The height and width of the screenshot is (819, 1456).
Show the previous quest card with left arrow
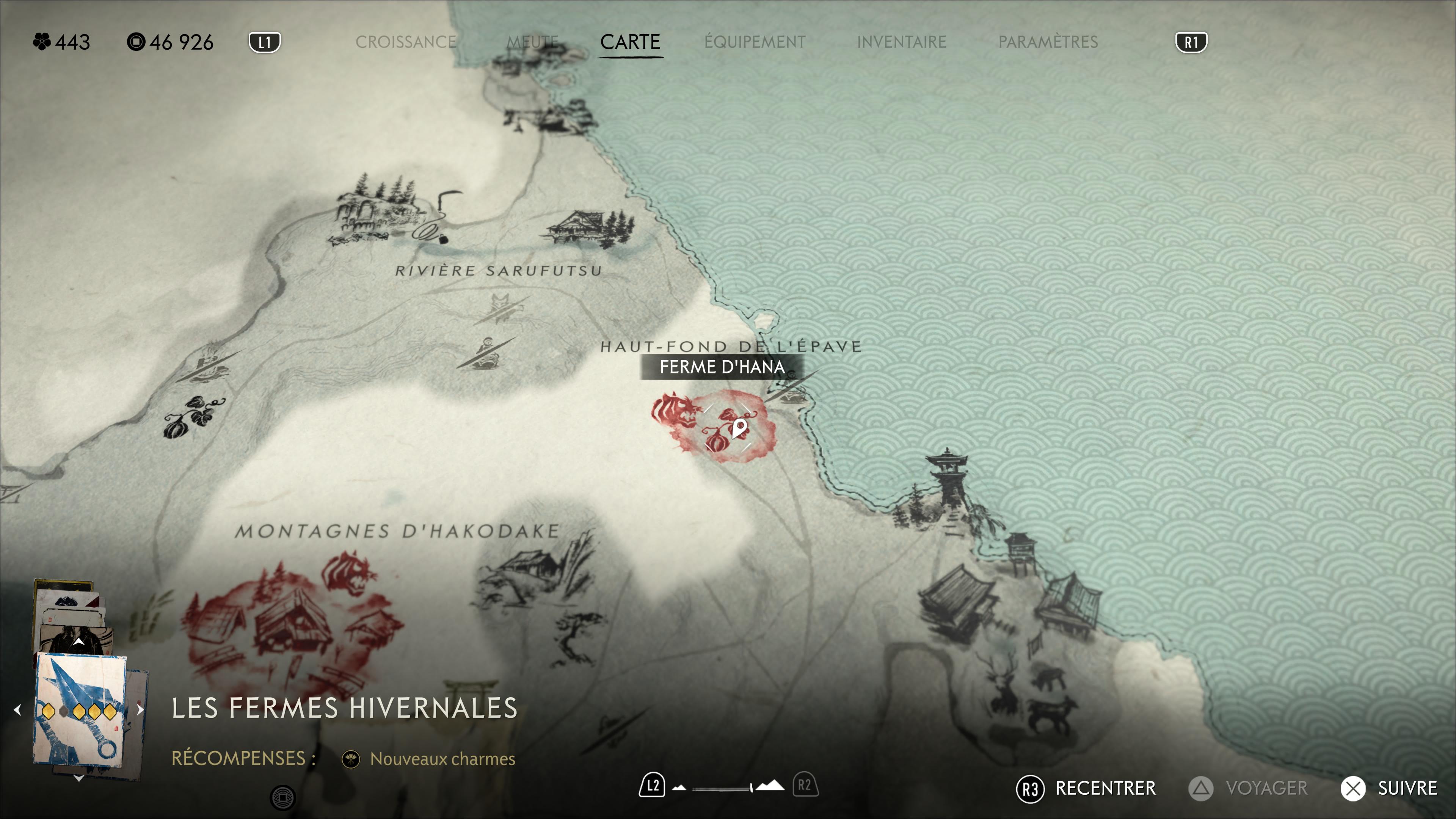tap(17, 709)
